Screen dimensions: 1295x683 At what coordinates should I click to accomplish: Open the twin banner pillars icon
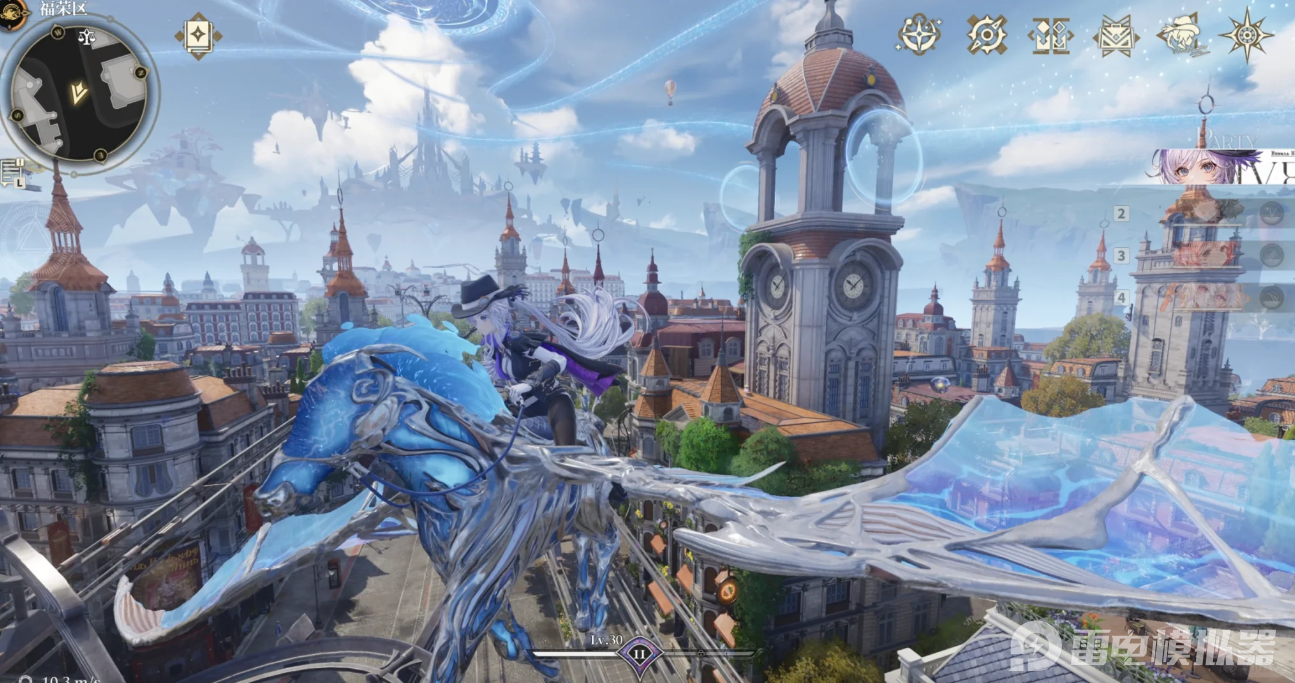point(1051,35)
